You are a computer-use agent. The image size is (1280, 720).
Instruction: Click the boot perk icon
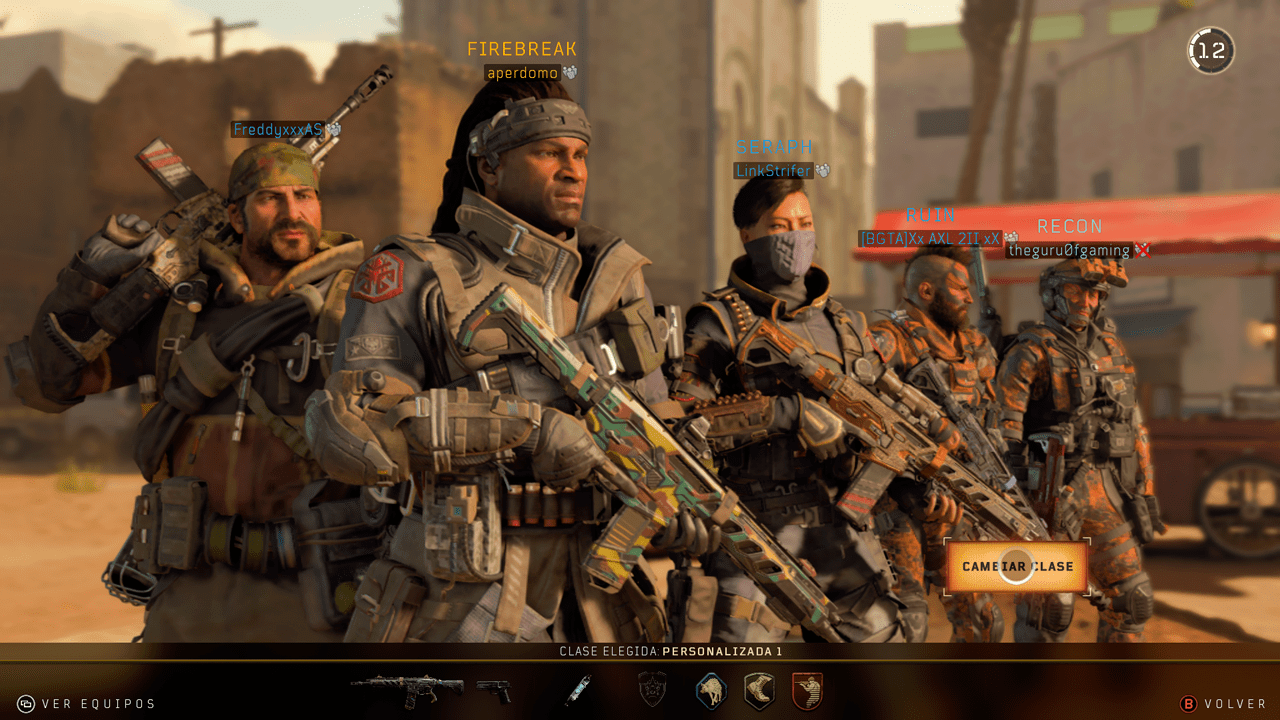click(x=757, y=690)
